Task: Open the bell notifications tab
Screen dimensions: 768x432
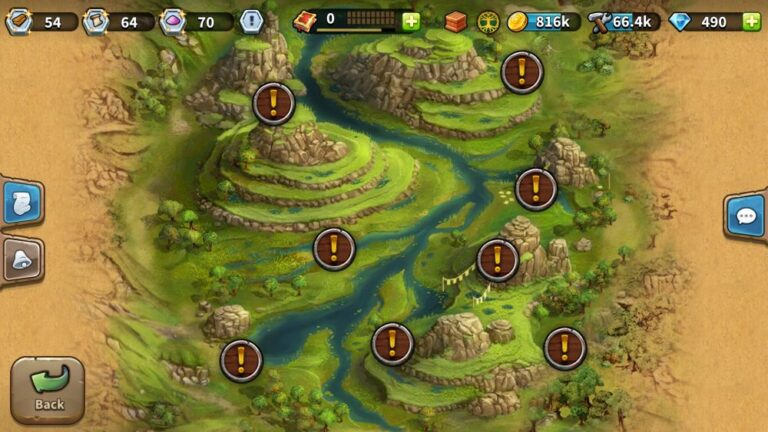Action: click(x=20, y=260)
